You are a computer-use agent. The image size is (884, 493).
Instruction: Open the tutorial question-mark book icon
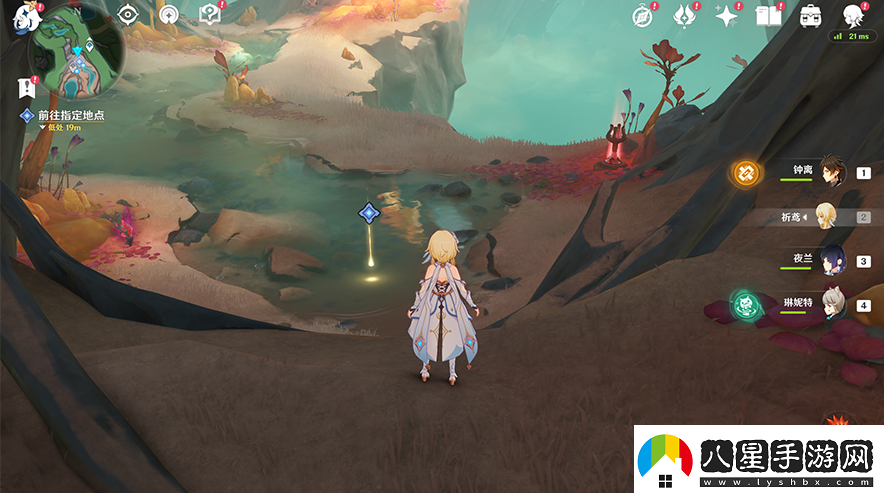point(209,14)
